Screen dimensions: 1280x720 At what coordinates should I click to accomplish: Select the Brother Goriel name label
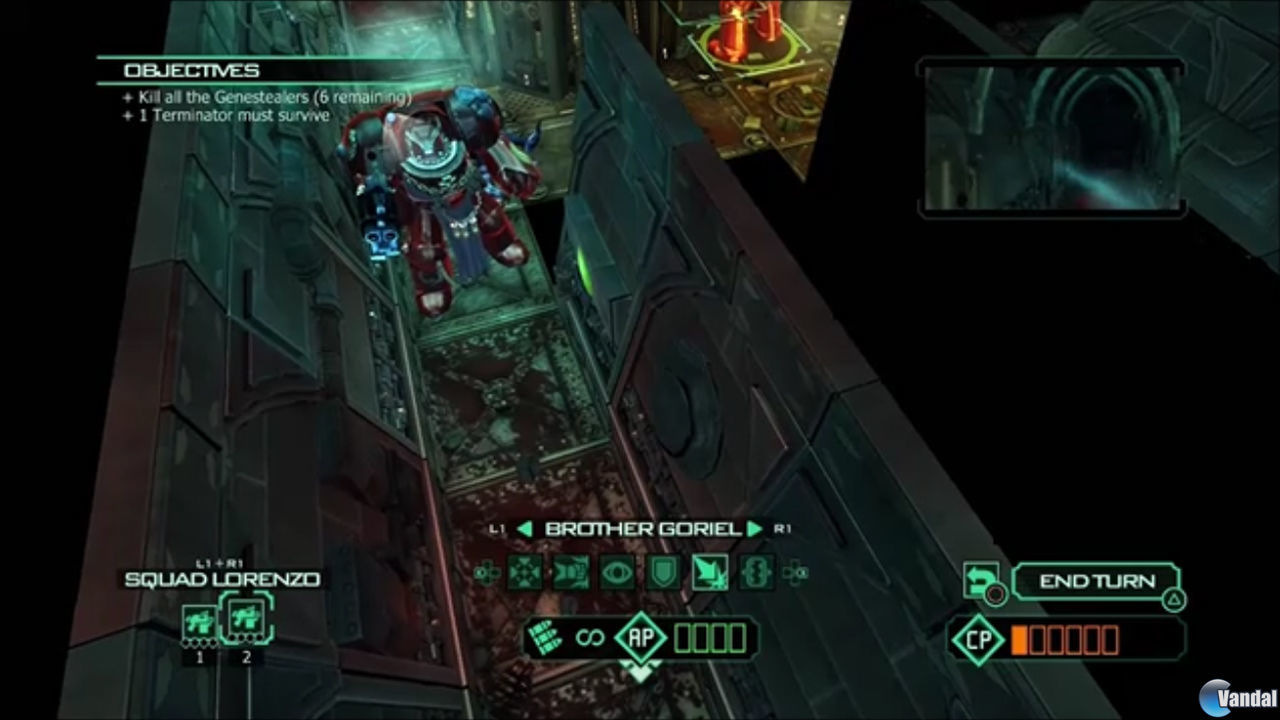pyautogui.click(x=640, y=528)
